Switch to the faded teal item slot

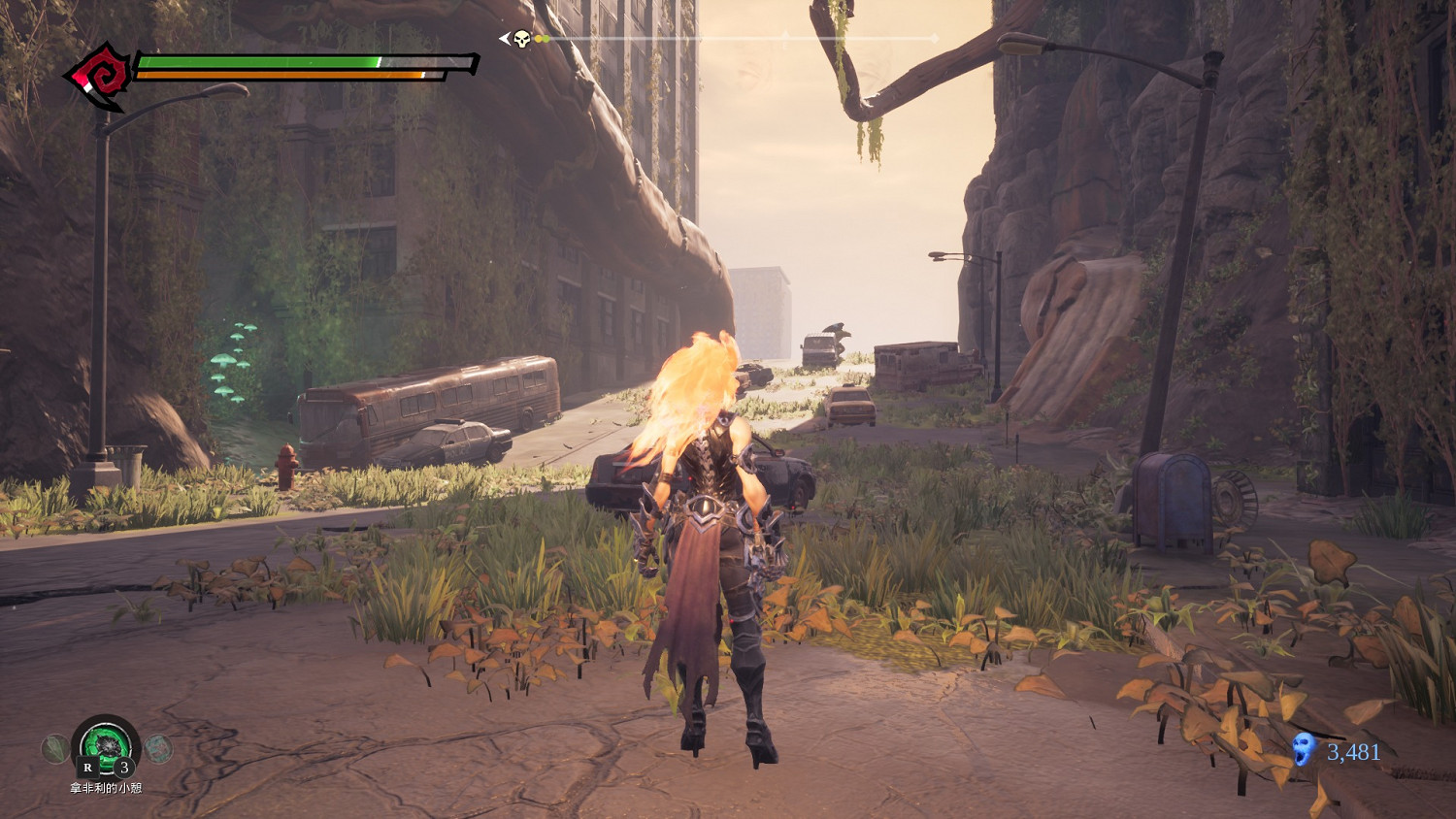point(159,748)
